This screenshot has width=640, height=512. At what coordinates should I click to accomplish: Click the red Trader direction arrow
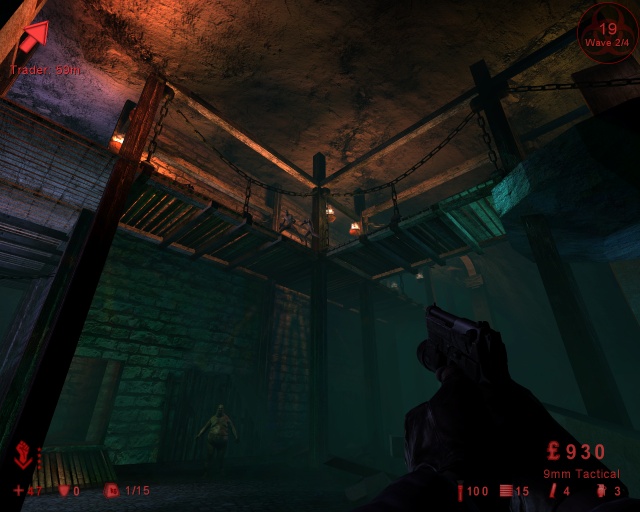[x=33, y=37]
